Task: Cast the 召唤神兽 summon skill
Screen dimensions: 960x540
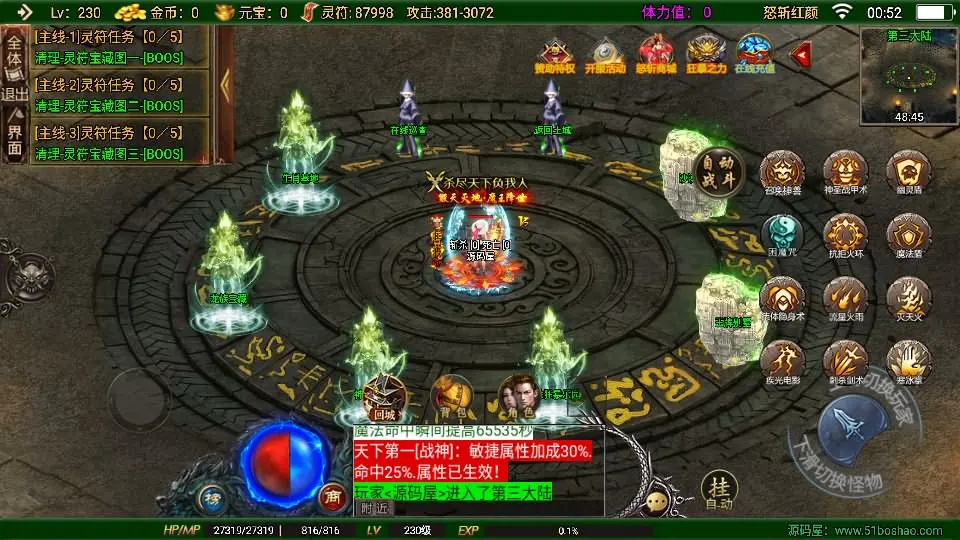Action: pyautogui.click(x=784, y=174)
